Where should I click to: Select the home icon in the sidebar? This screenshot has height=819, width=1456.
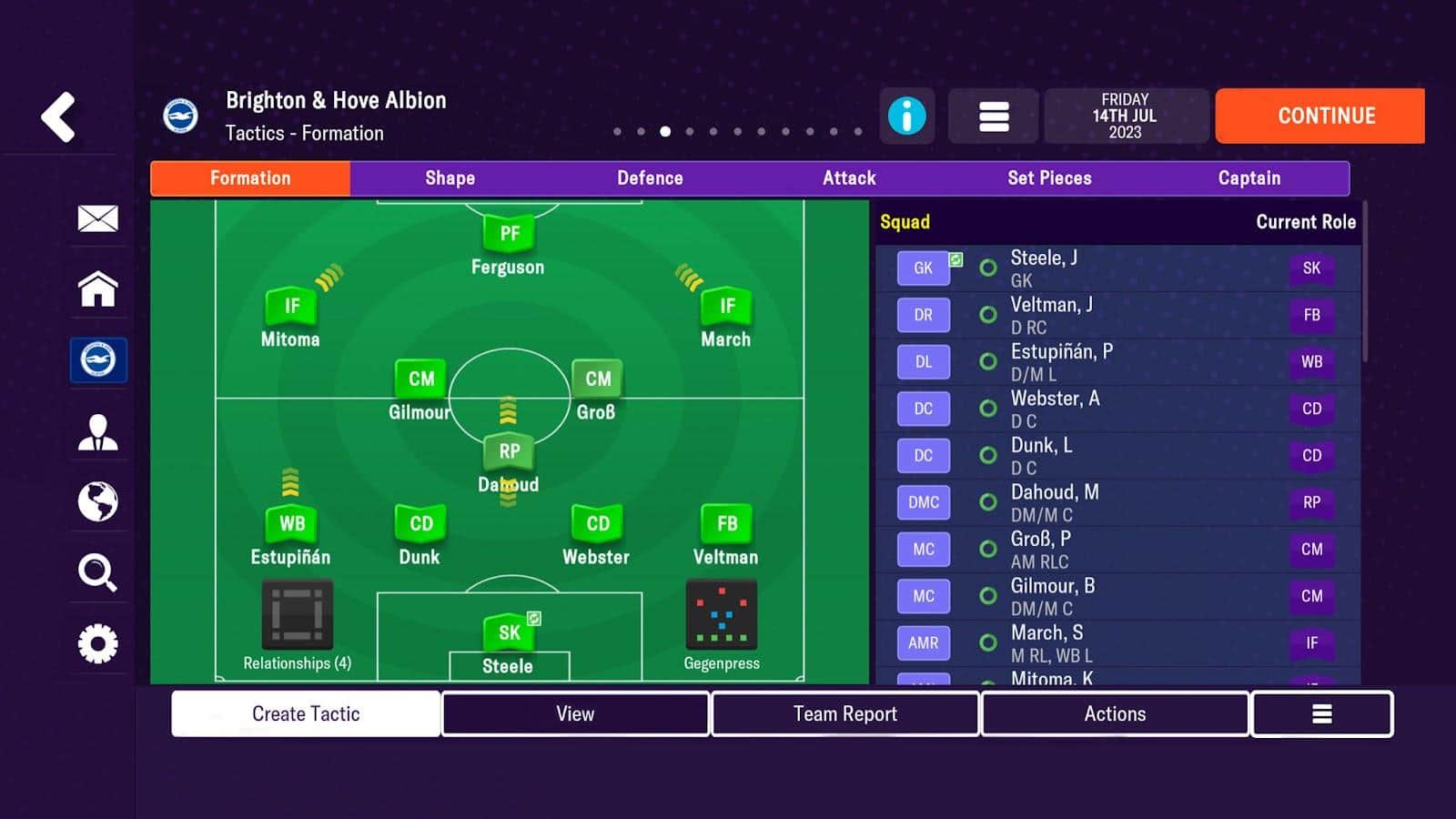(x=97, y=289)
